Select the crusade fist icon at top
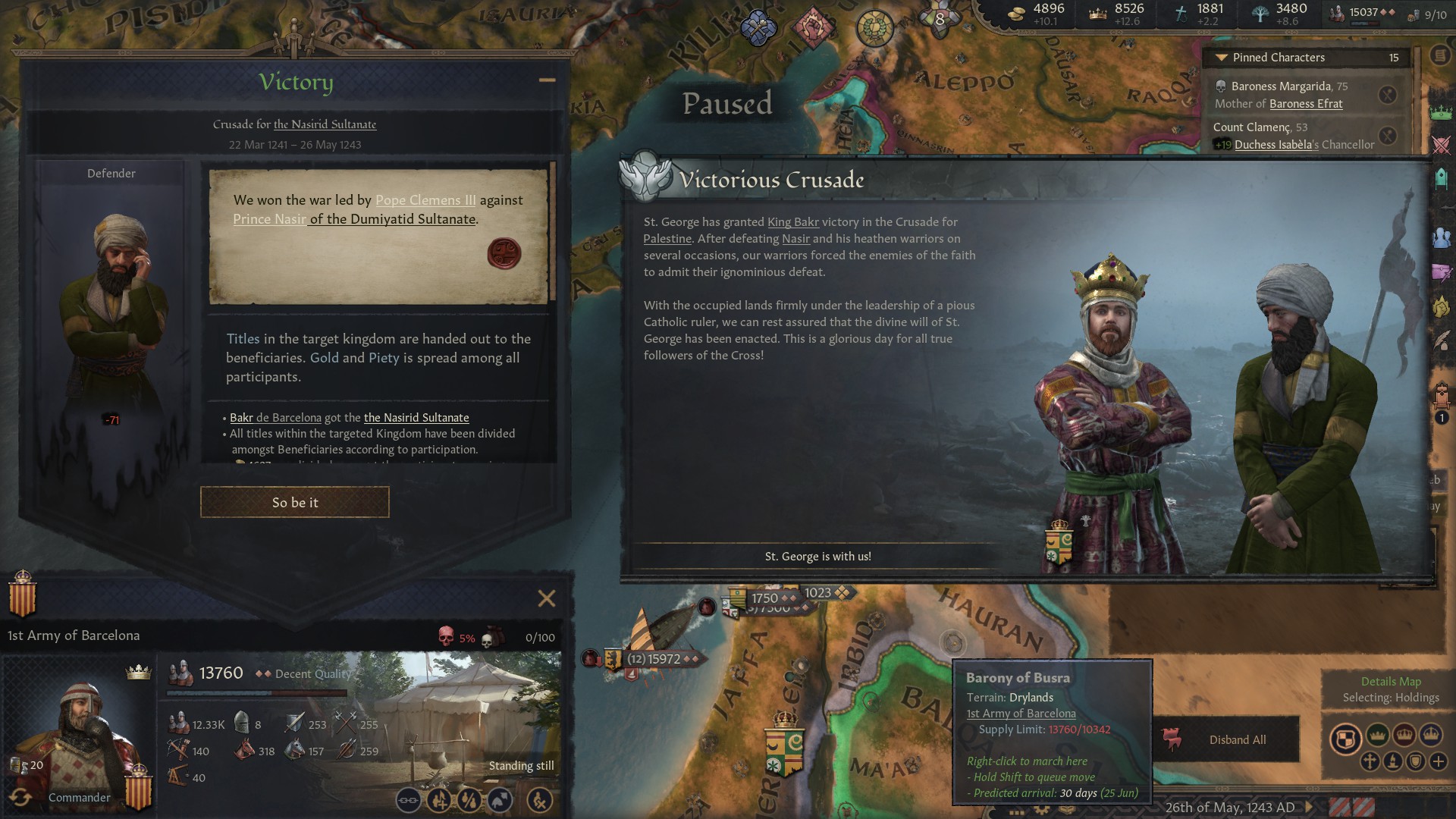The image size is (1456, 819). [814, 23]
